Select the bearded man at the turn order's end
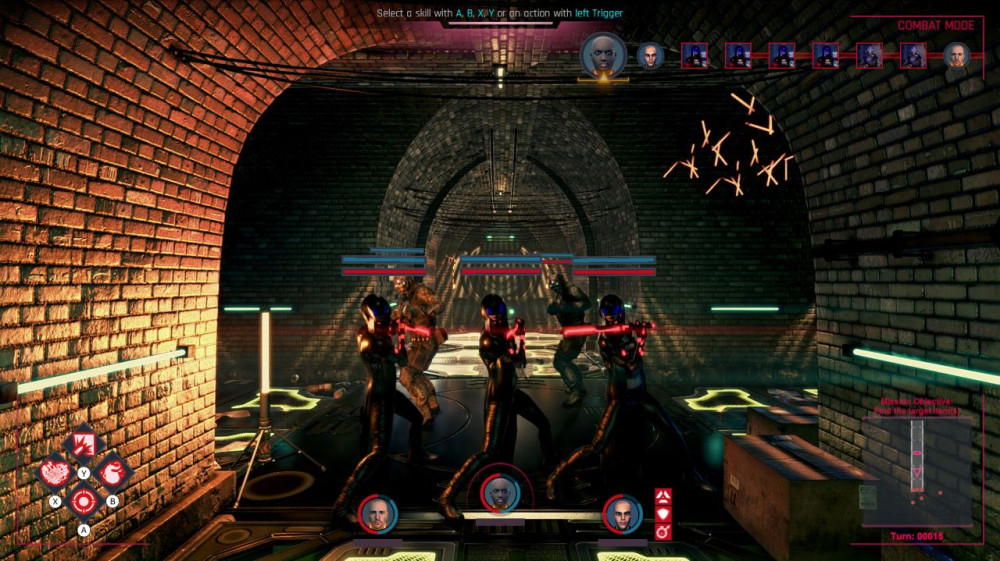The height and width of the screenshot is (561, 1000). 957,55
